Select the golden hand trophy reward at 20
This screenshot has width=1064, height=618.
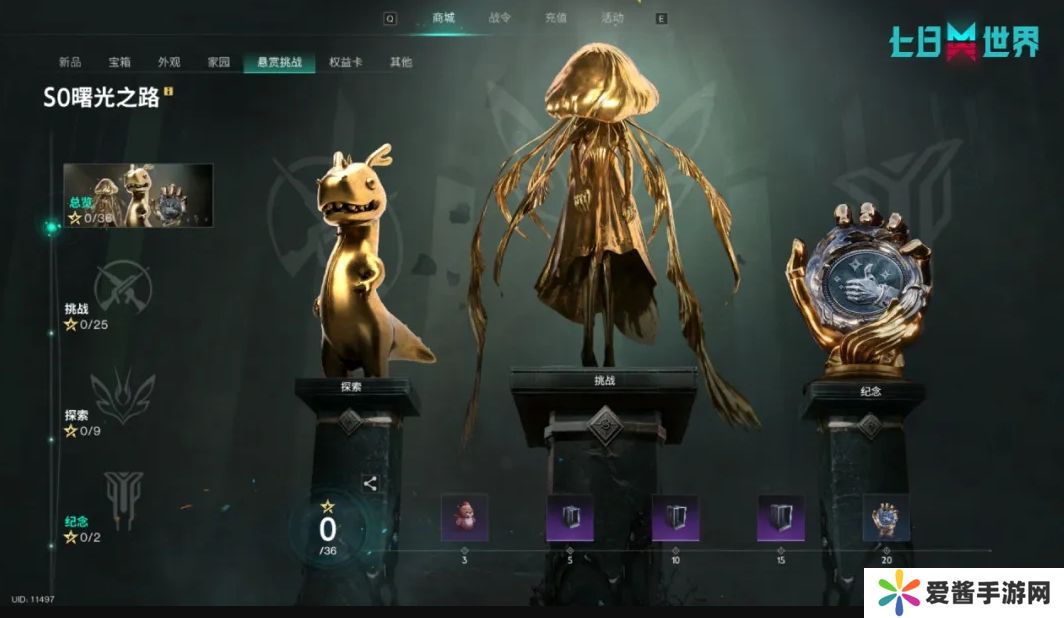886,518
